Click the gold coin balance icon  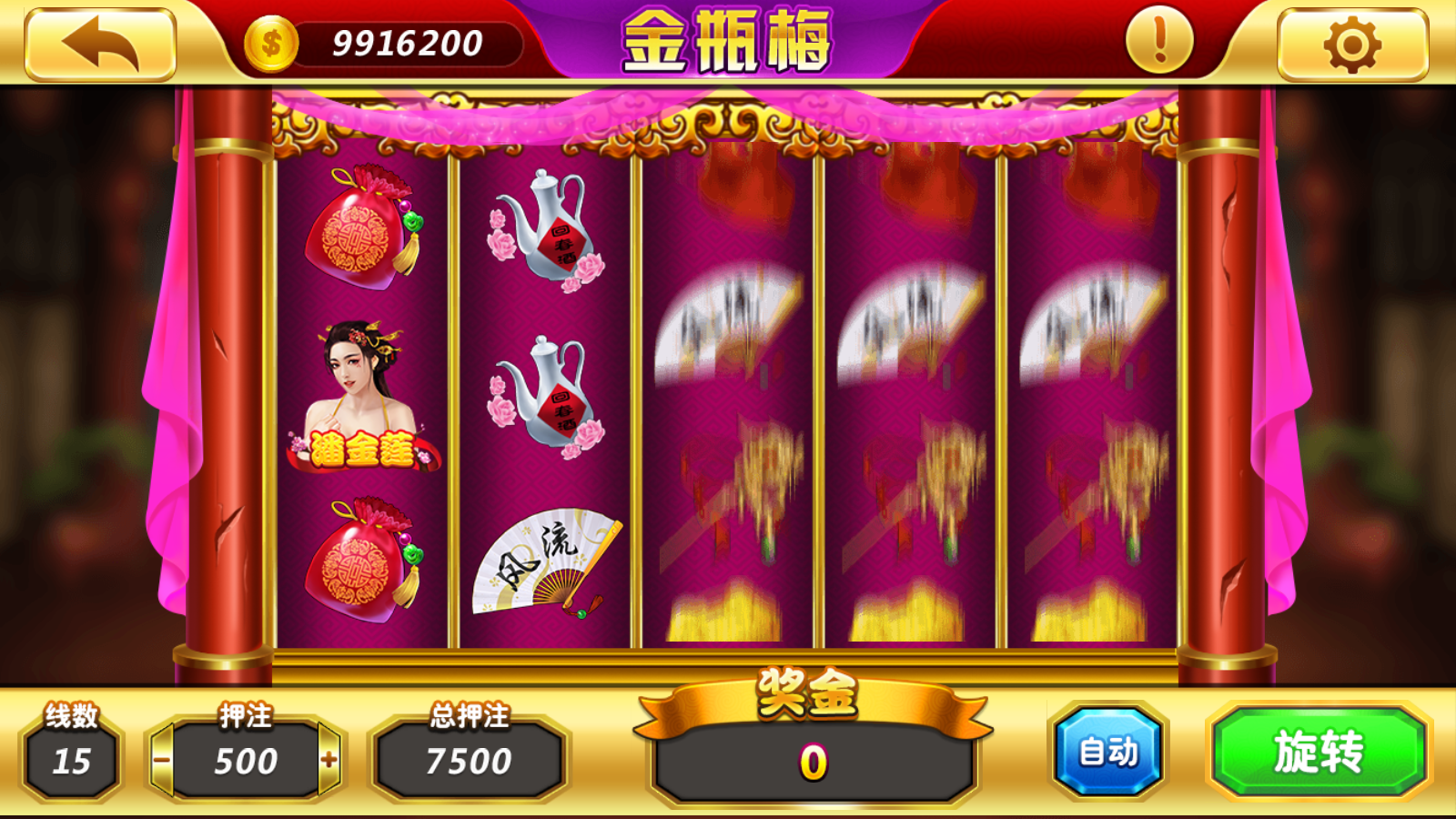tap(268, 39)
